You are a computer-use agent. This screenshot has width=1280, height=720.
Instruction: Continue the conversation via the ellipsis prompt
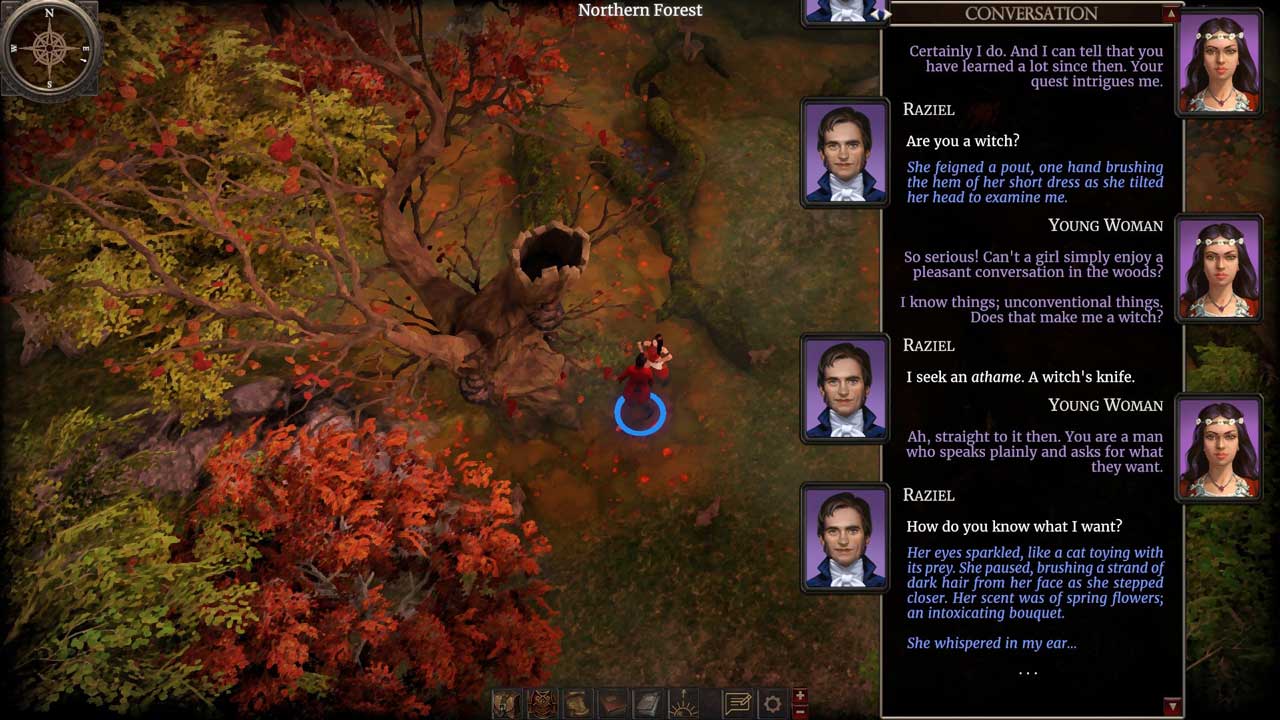pos(1028,673)
